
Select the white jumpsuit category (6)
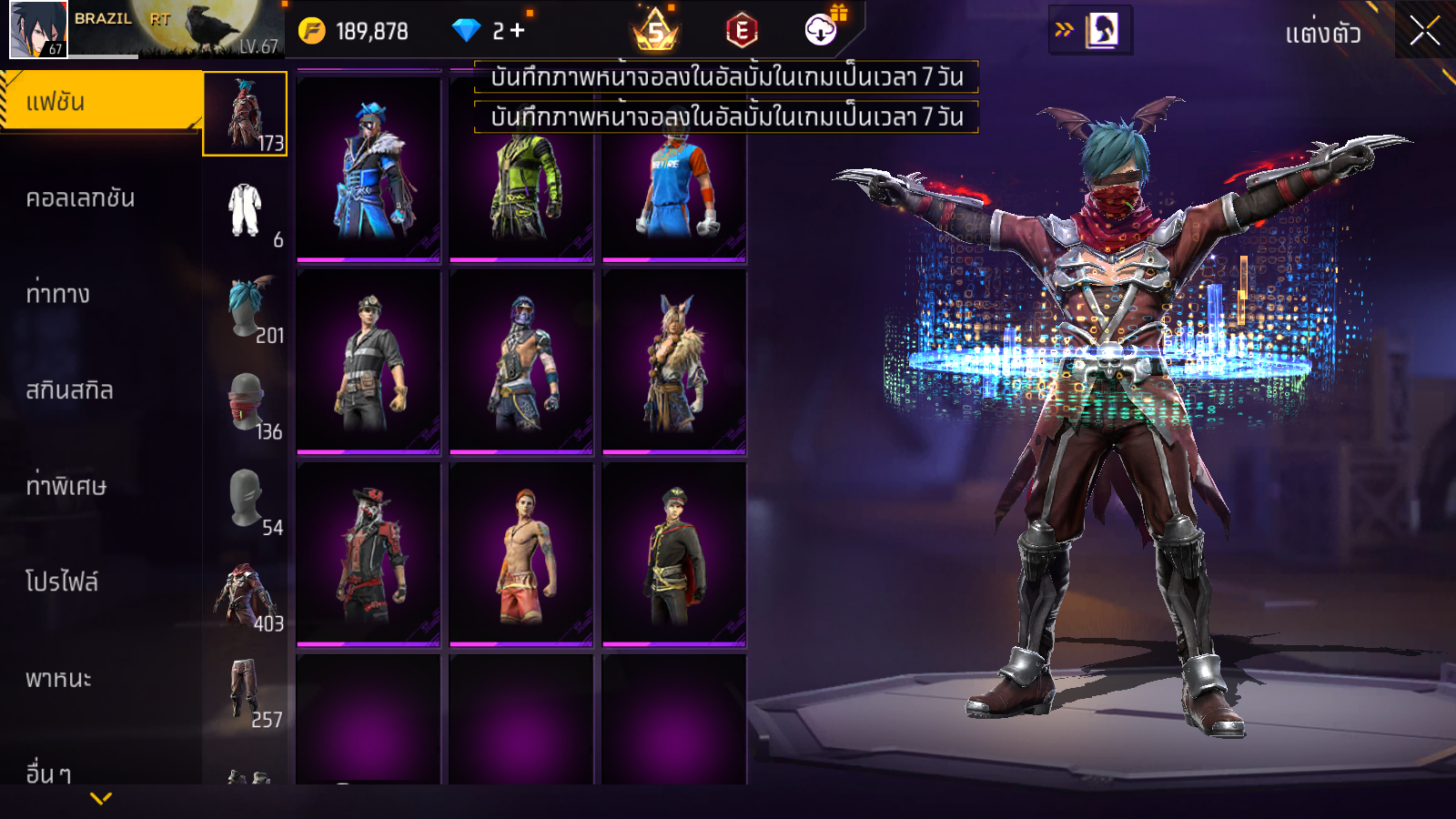coord(245,210)
